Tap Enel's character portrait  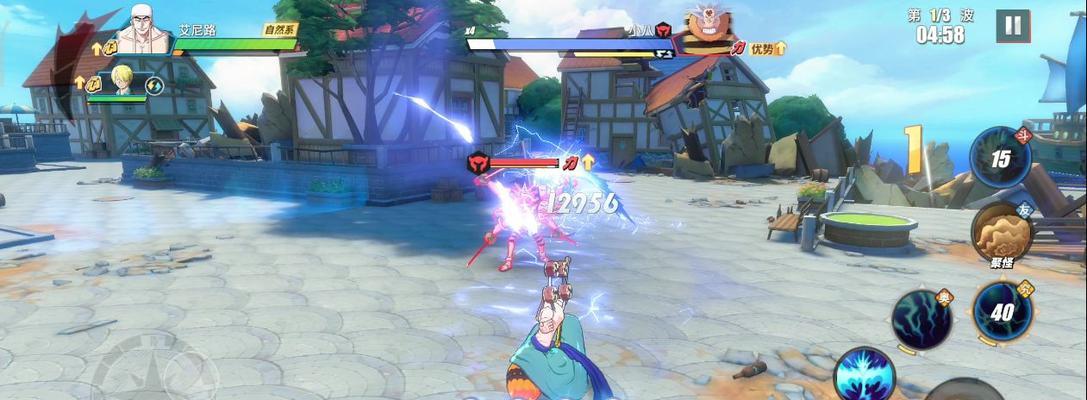[x=144, y=27]
